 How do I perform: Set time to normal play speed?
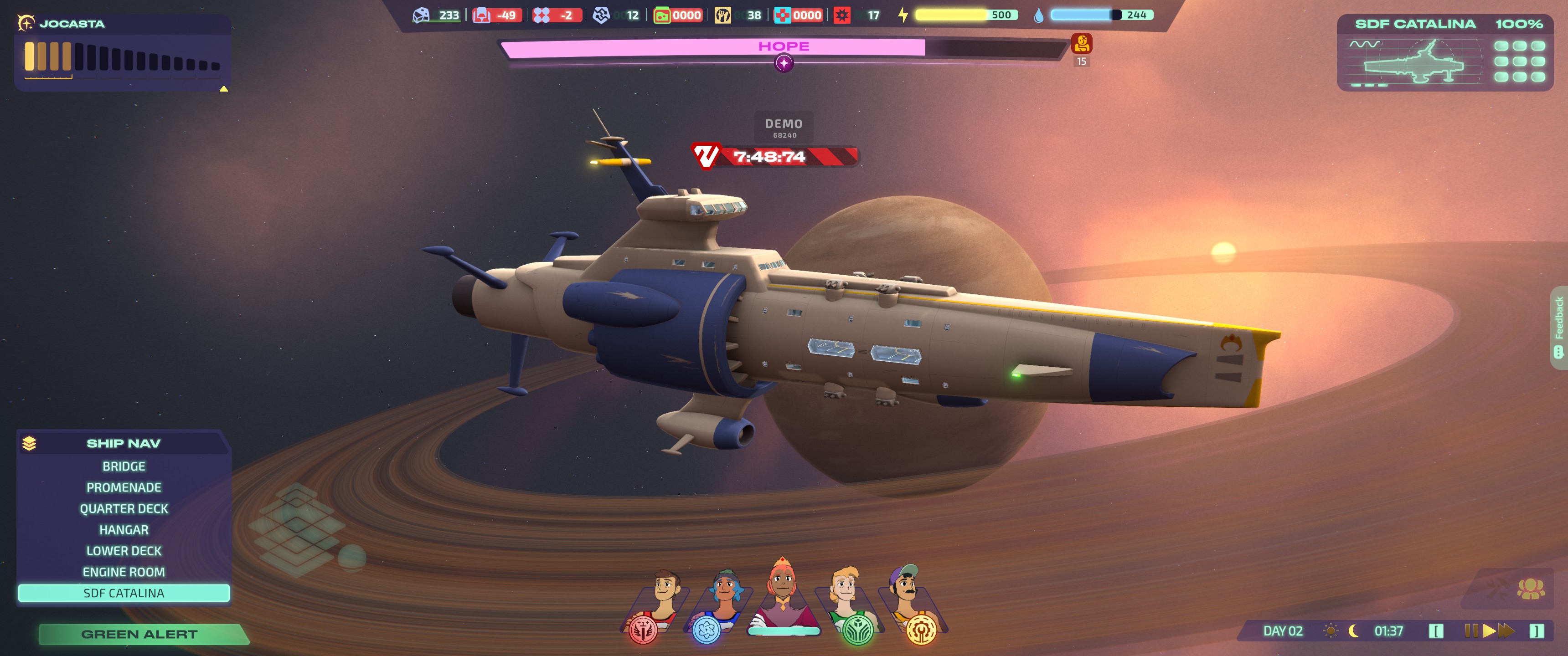(1489, 630)
